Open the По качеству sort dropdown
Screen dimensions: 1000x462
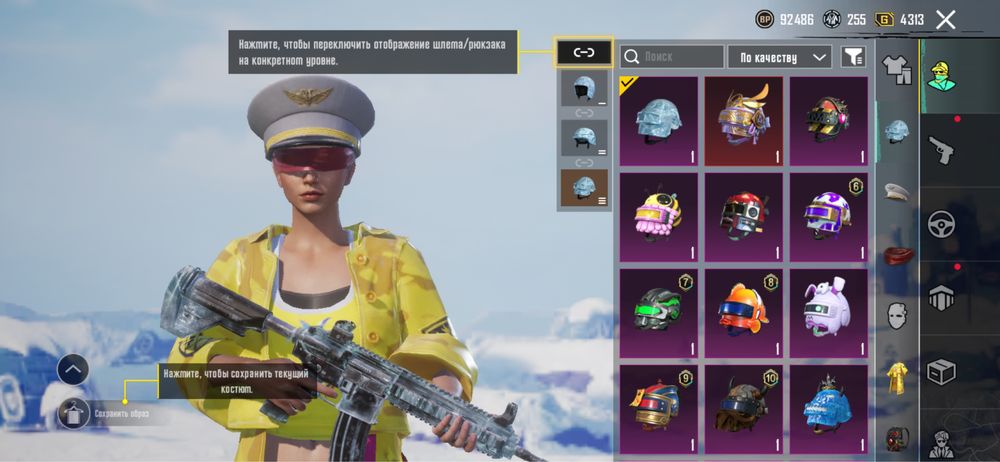click(780, 57)
